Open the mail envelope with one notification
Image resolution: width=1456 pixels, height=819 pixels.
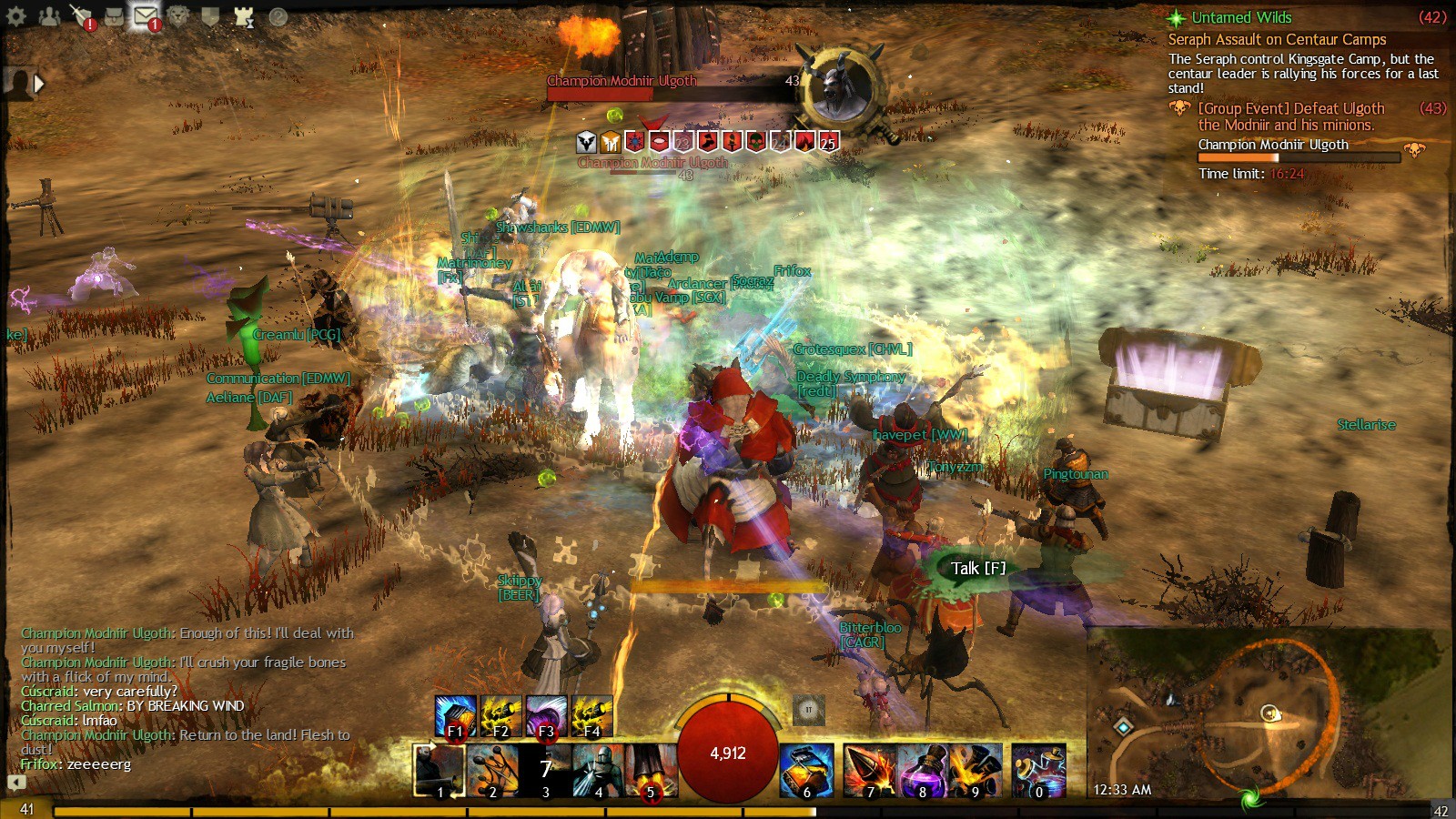point(146,16)
